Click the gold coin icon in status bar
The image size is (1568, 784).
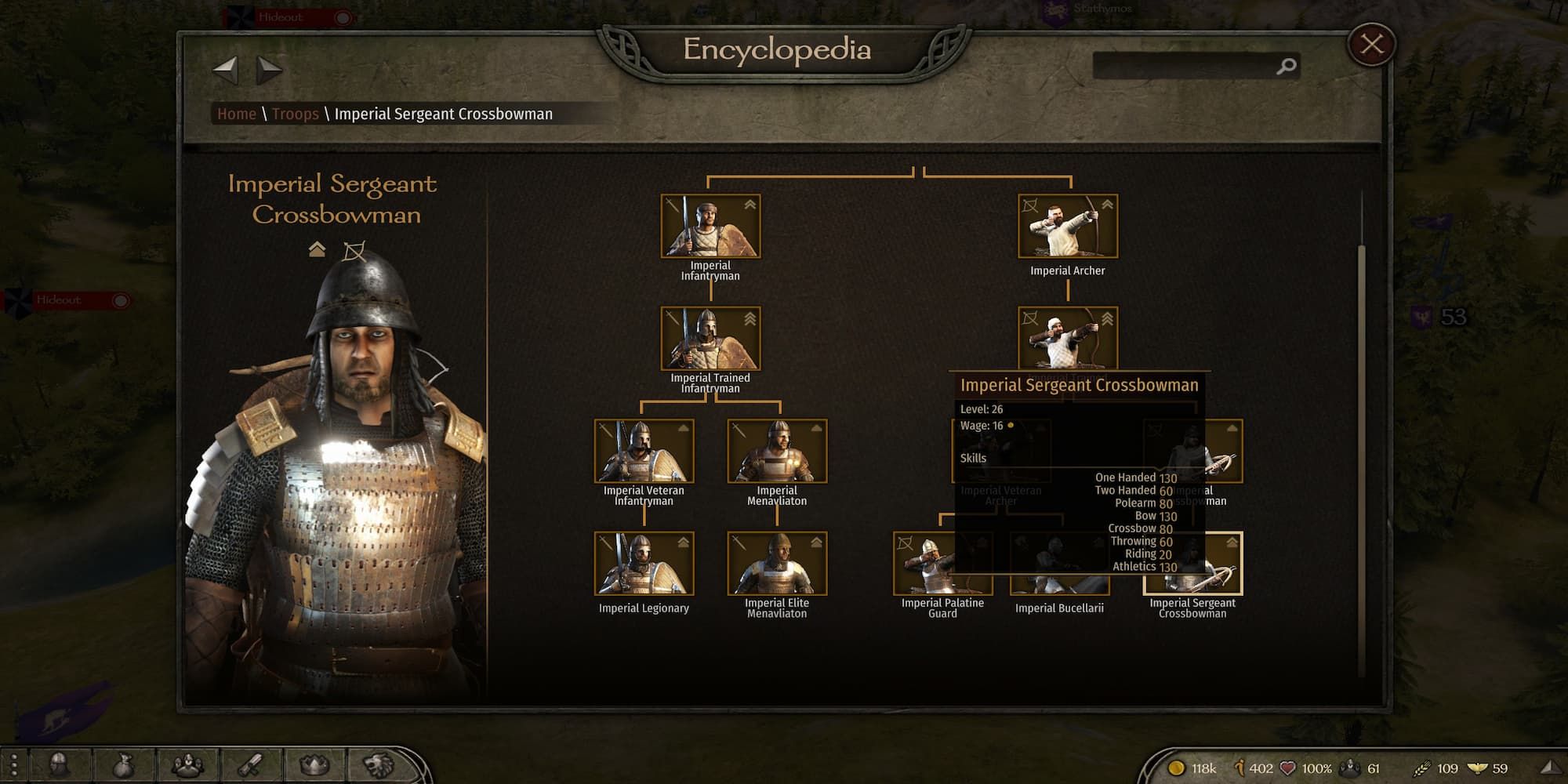[x=1176, y=767]
